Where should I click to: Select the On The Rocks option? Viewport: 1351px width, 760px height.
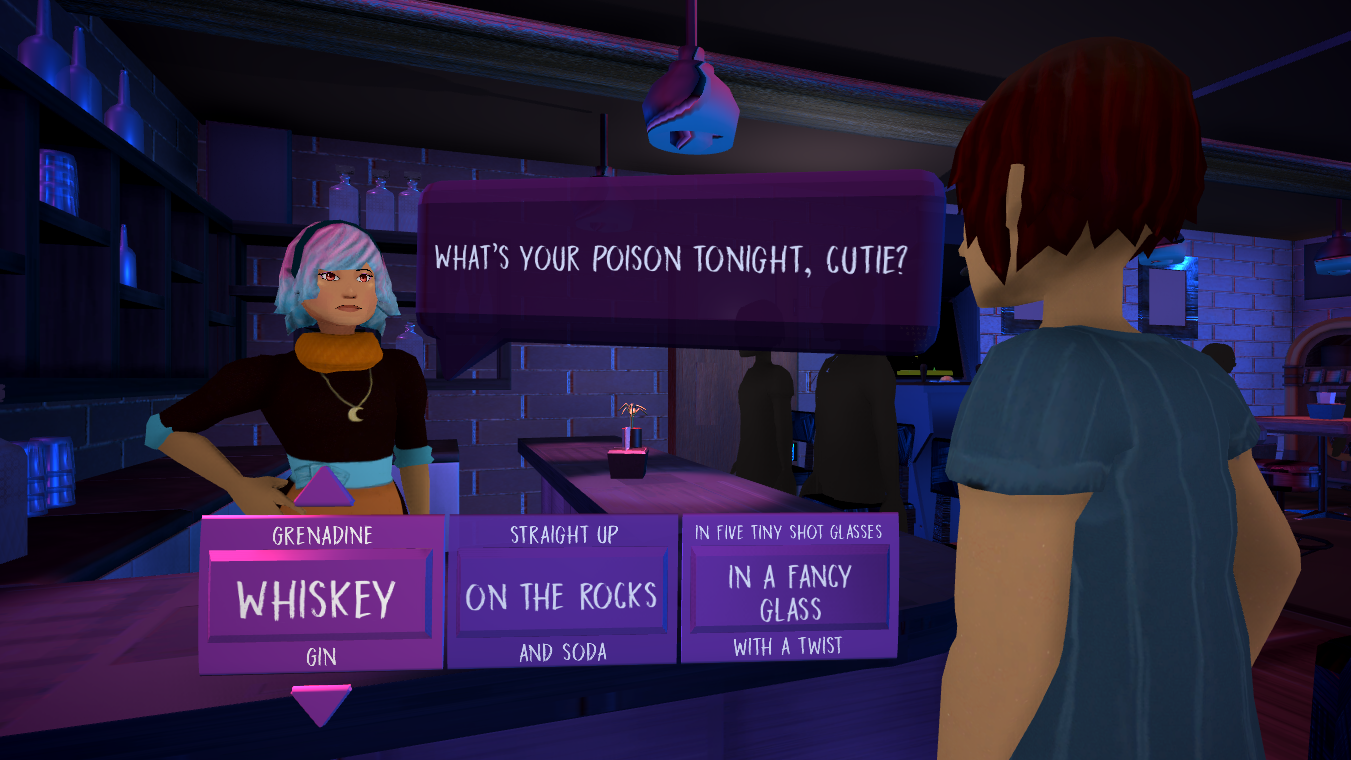click(x=561, y=598)
